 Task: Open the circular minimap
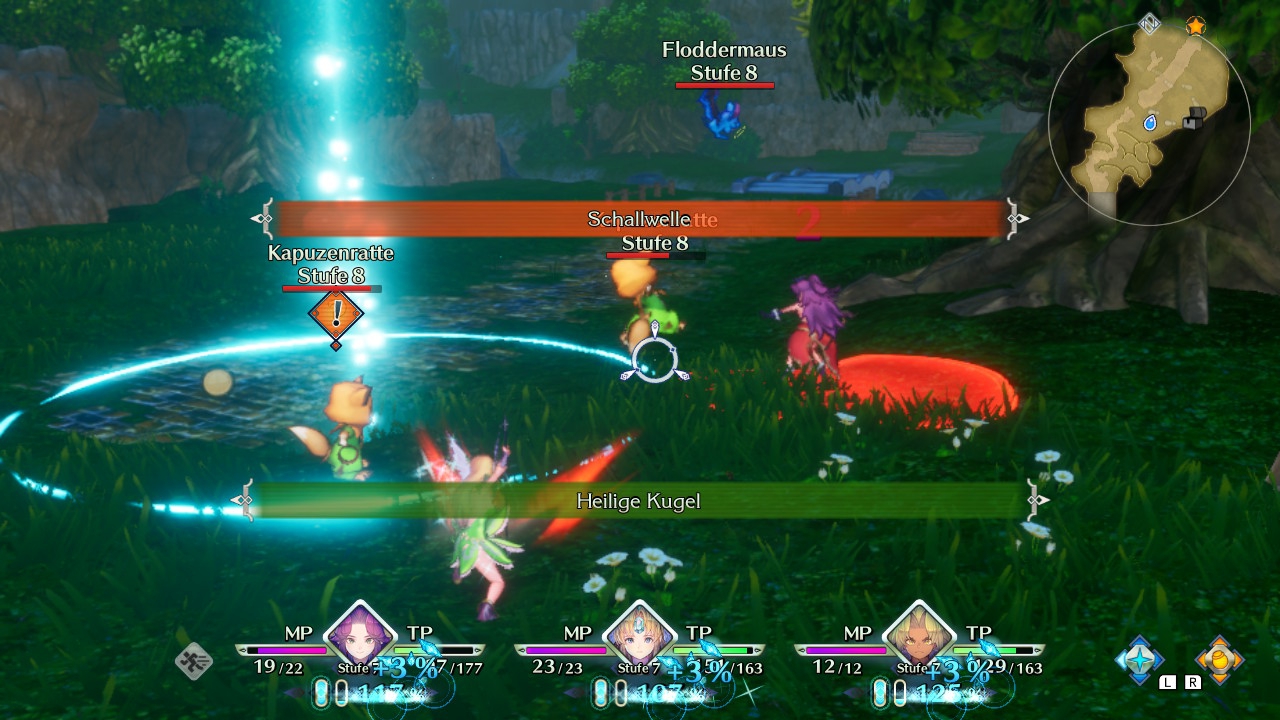[x=1149, y=122]
